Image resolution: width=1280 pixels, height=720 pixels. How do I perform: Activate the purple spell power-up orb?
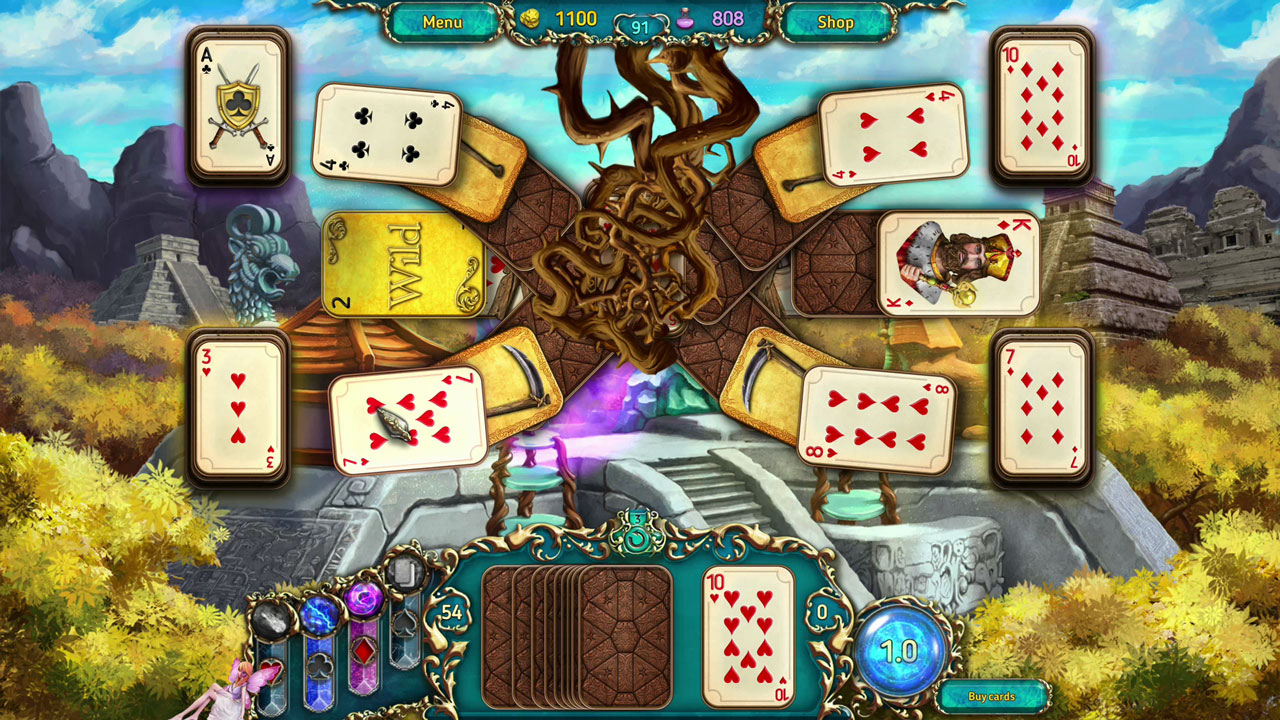point(366,600)
